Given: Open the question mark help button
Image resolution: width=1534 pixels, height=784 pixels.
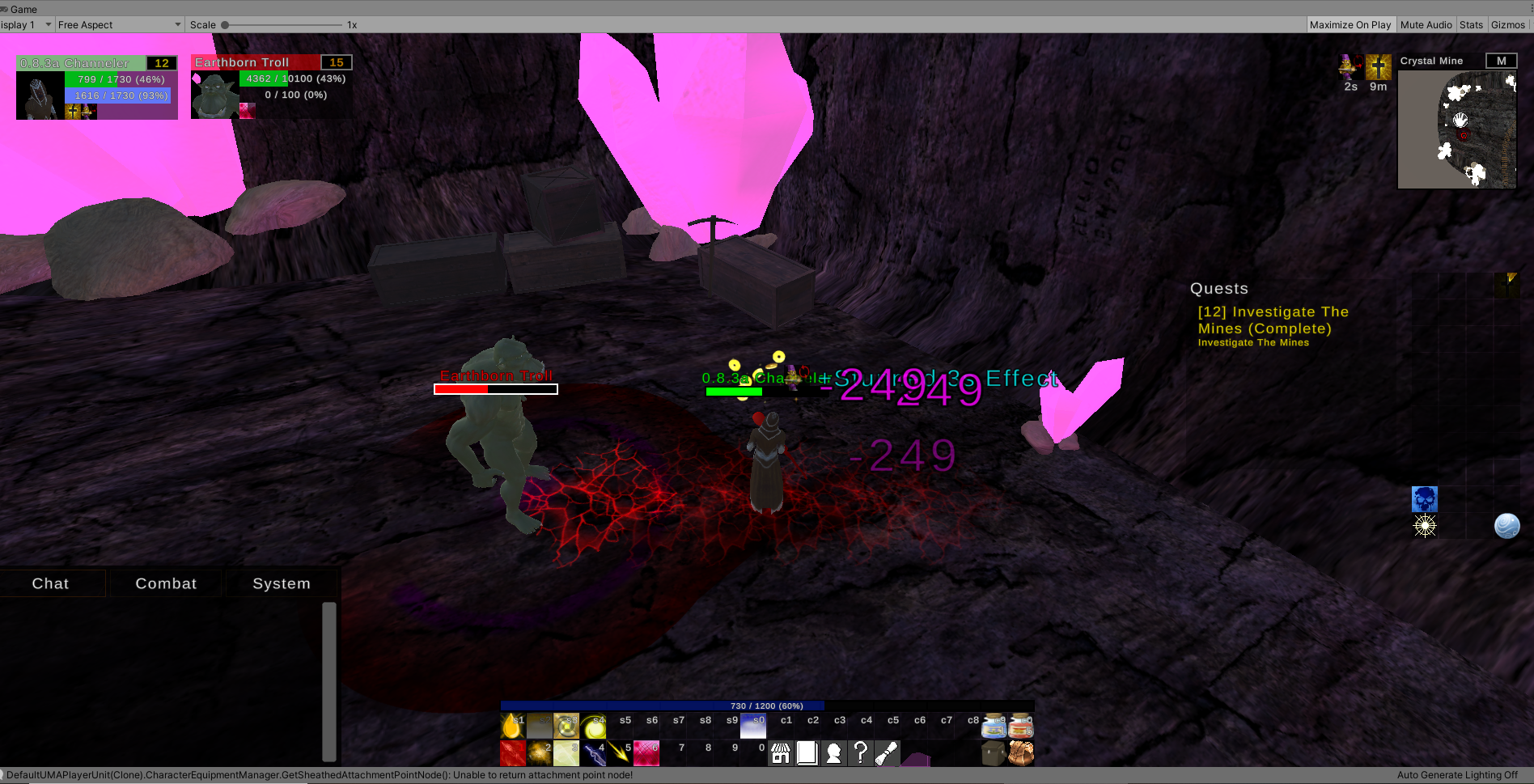Looking at the screenshot, I should point(860,753).
